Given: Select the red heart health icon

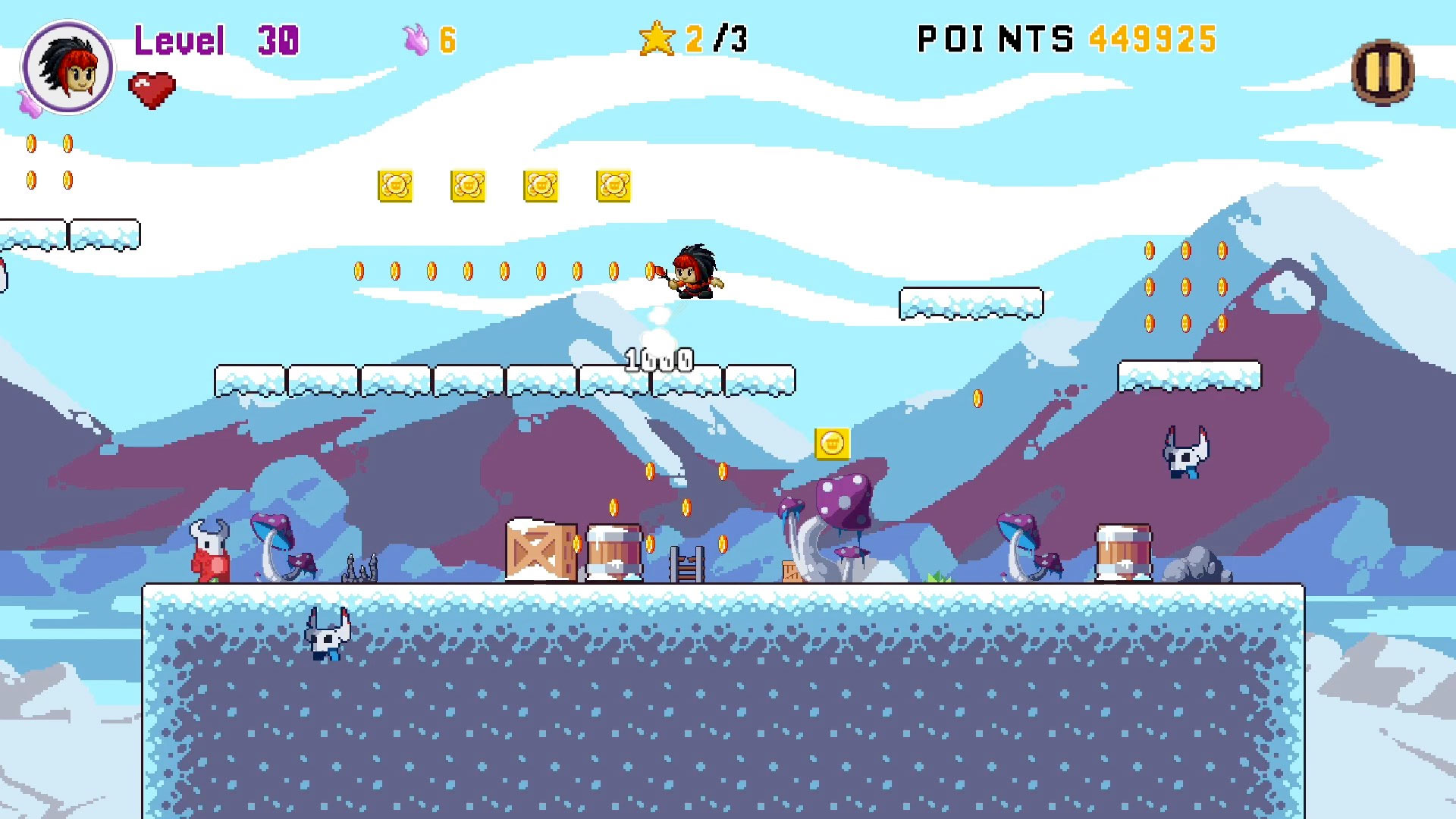Looking at the screenshot, I should (150, 88).
